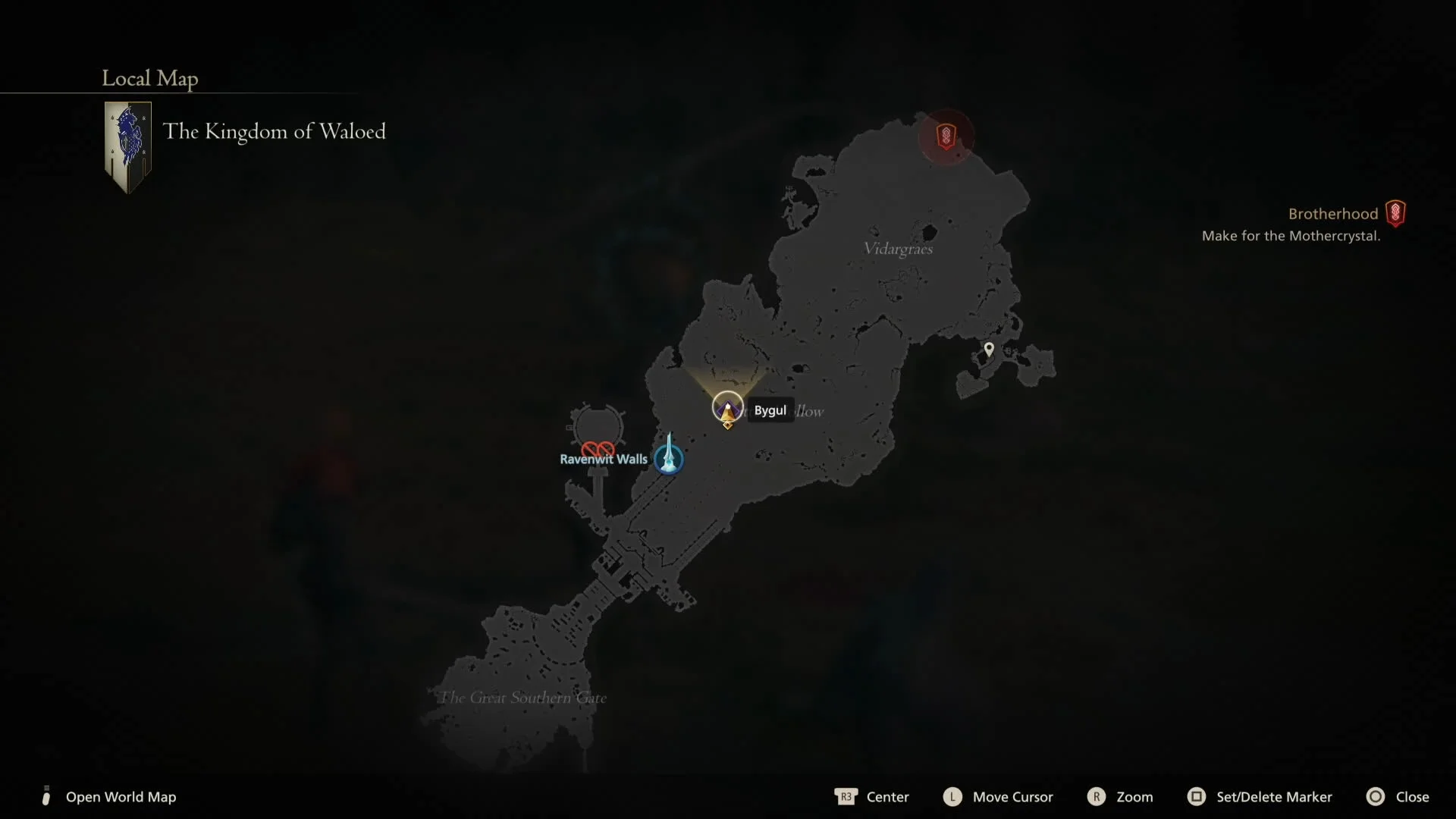Click the Brotherhood quest shield icon

(x=1395, y=213)
